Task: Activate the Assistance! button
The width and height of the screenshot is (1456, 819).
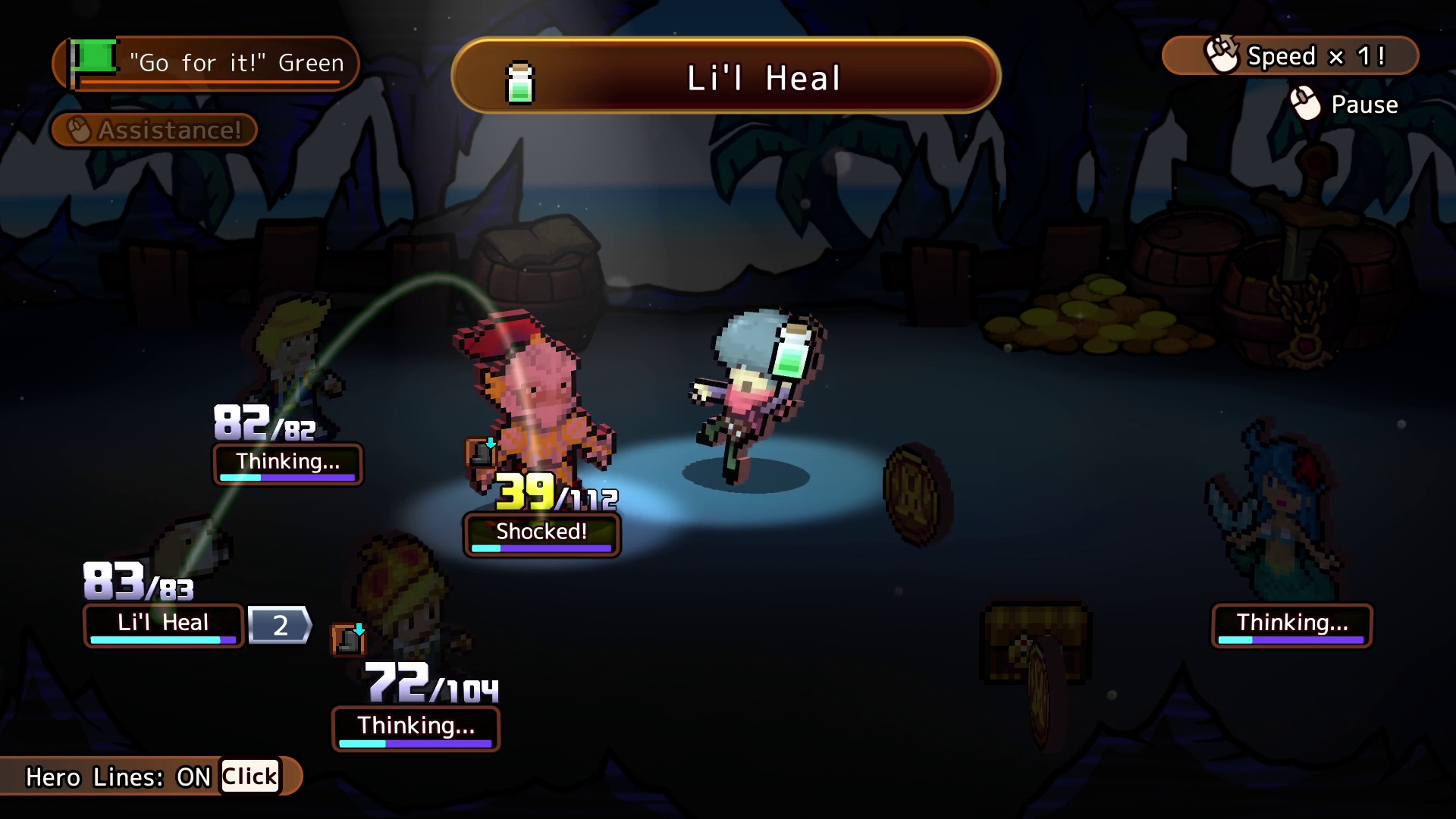Action: point(155,130)
